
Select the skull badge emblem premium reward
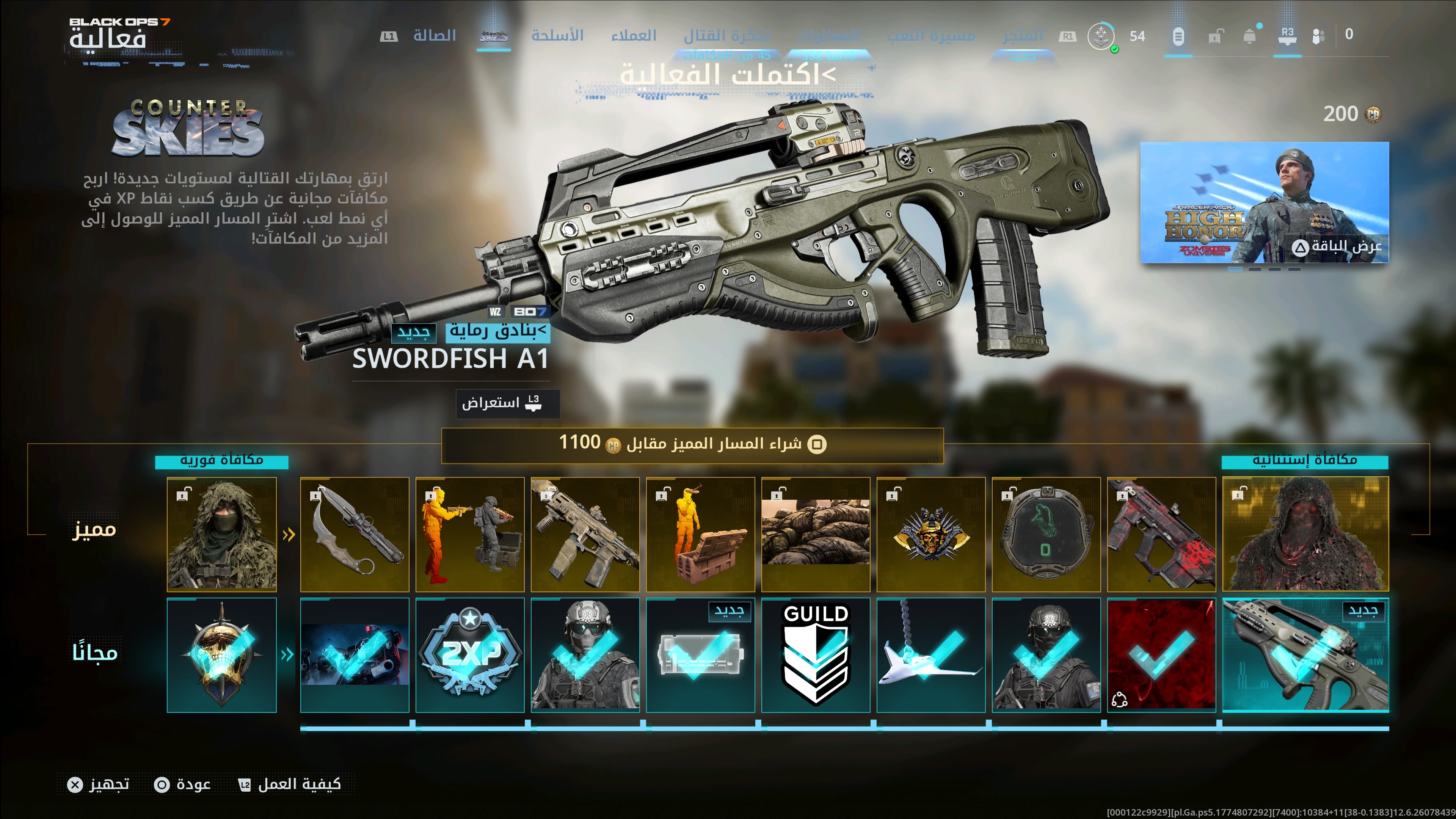[931, 534]
